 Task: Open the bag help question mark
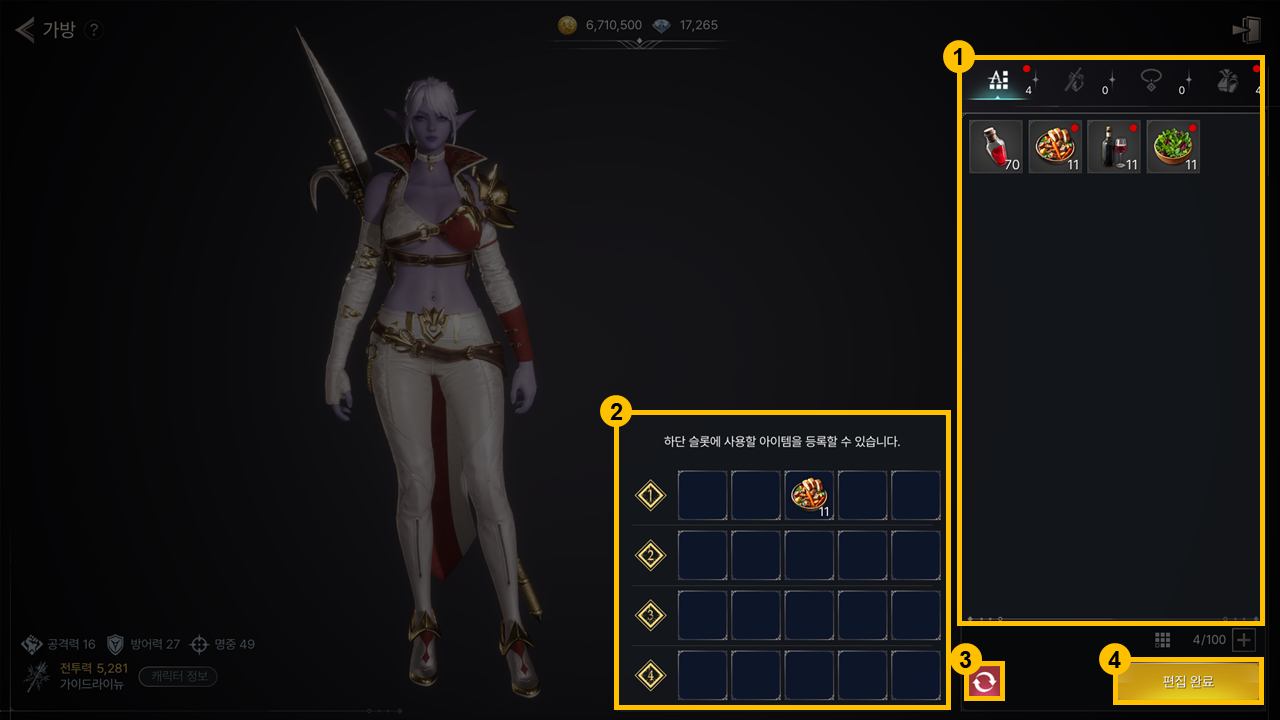click(x=93, y=30)
